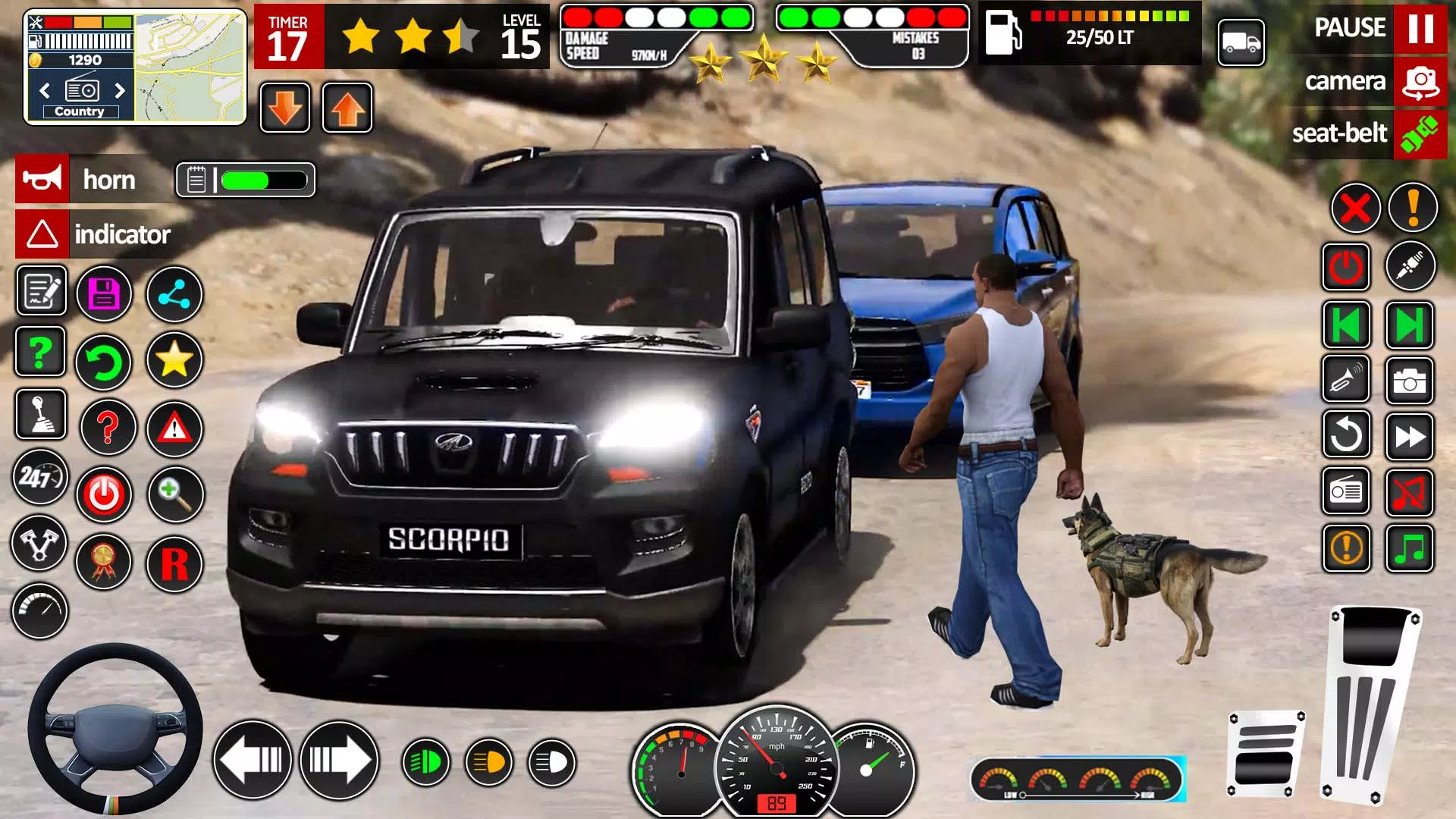Viewport: 1456px width, 819px height.
Task: Expand the minimap with left arrow
Action: pyautogui.click(x=45, y=90)
